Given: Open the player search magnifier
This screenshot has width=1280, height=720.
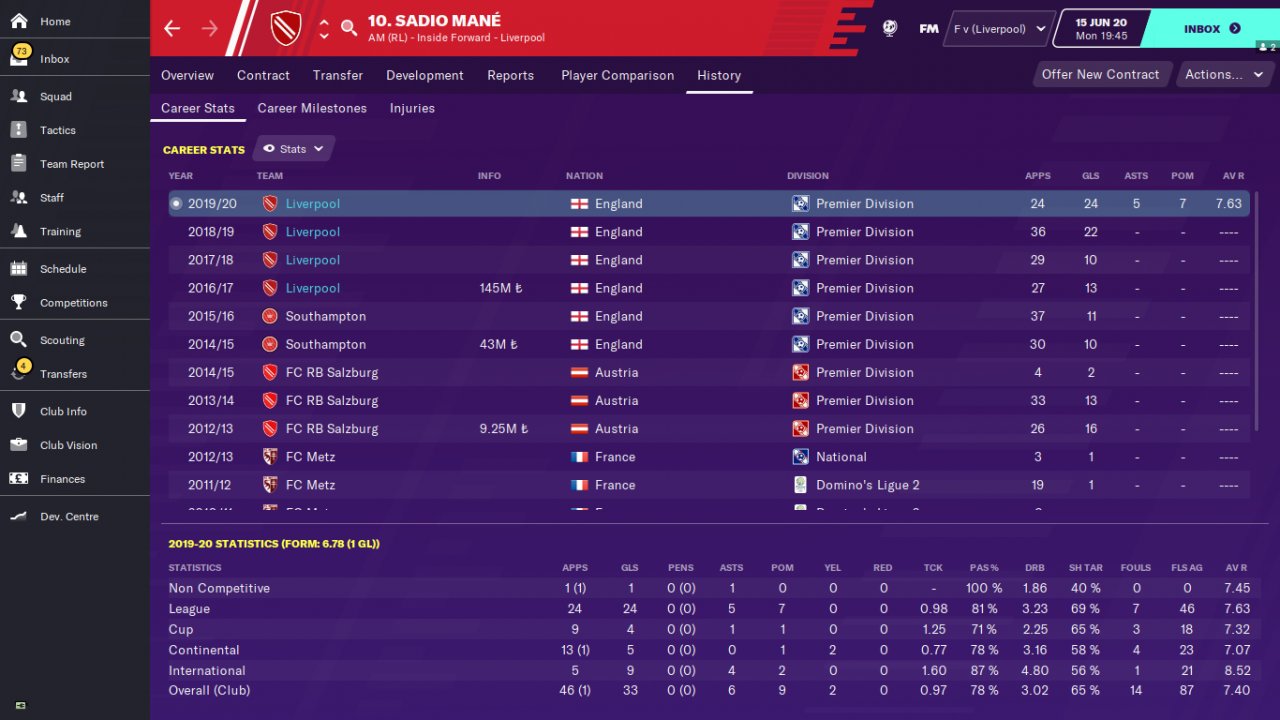Looking at the screenshot, I should (x=349, y=28).
